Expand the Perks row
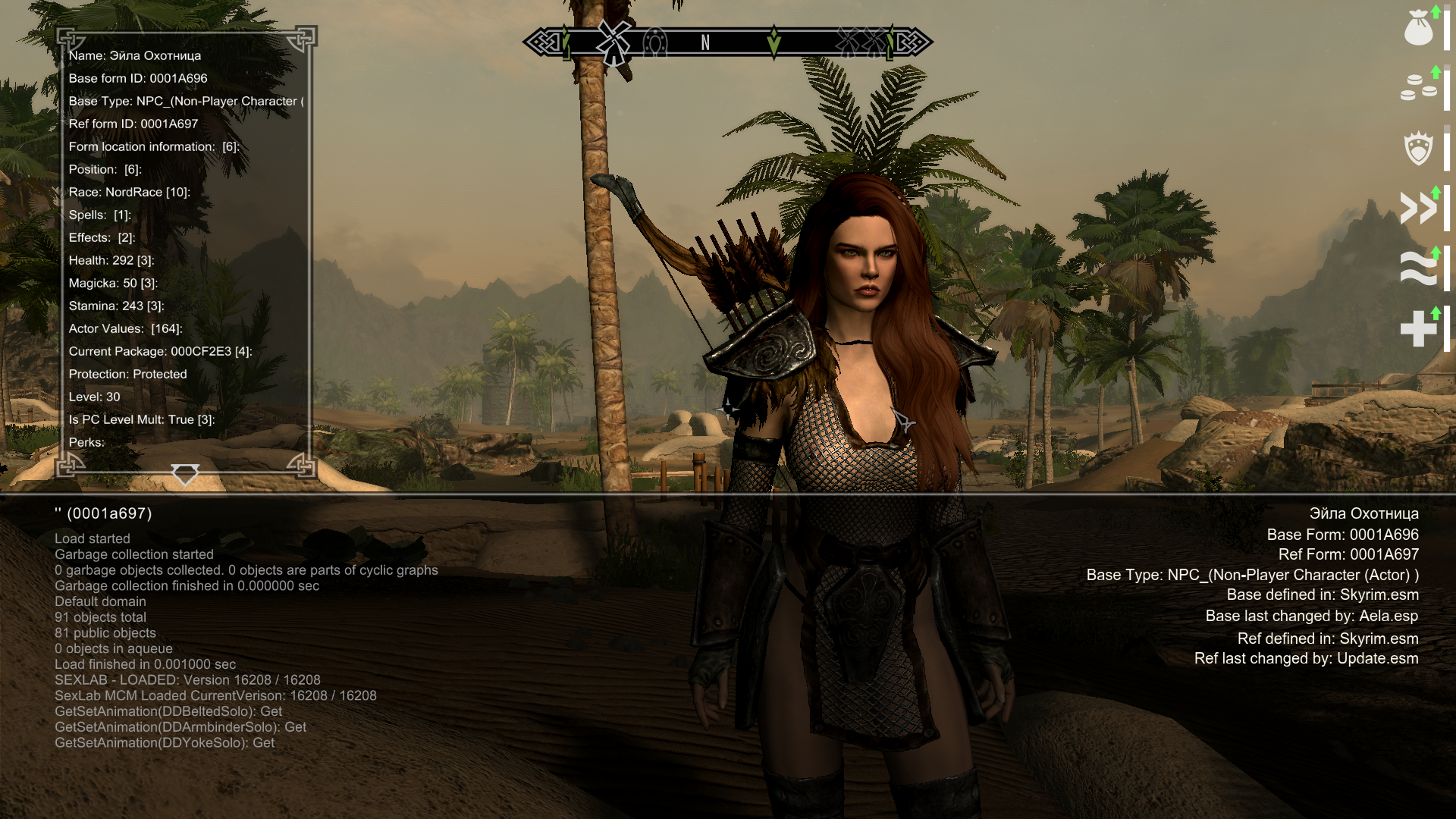This screenshot has width=1456, height=819. 86,442
